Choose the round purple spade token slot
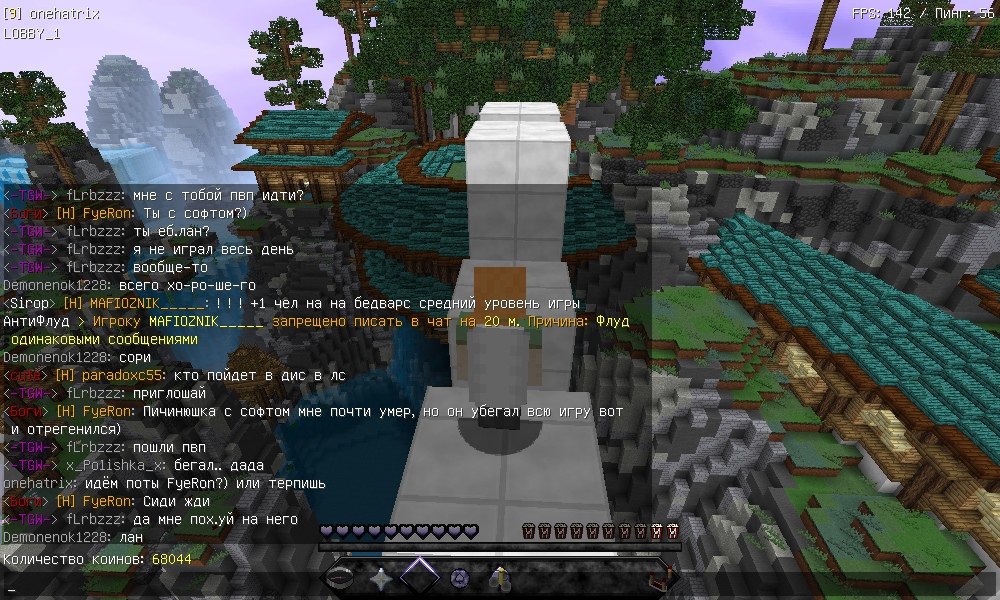This screenshot has width=1000, height=600. (x=459, y=577)
